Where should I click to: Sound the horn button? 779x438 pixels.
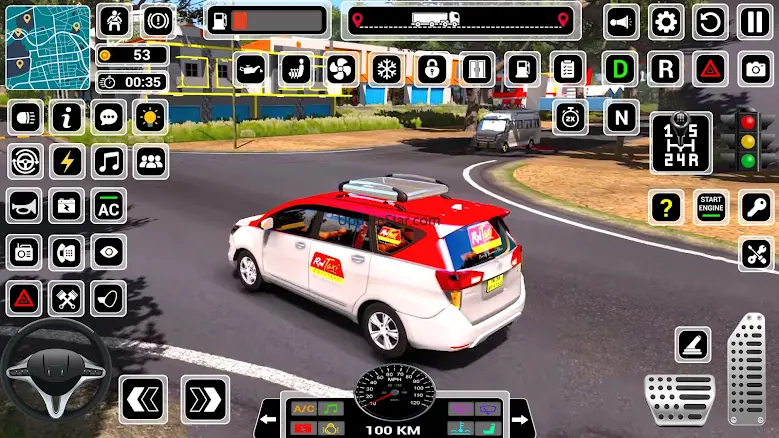click(x=621, y=21)
